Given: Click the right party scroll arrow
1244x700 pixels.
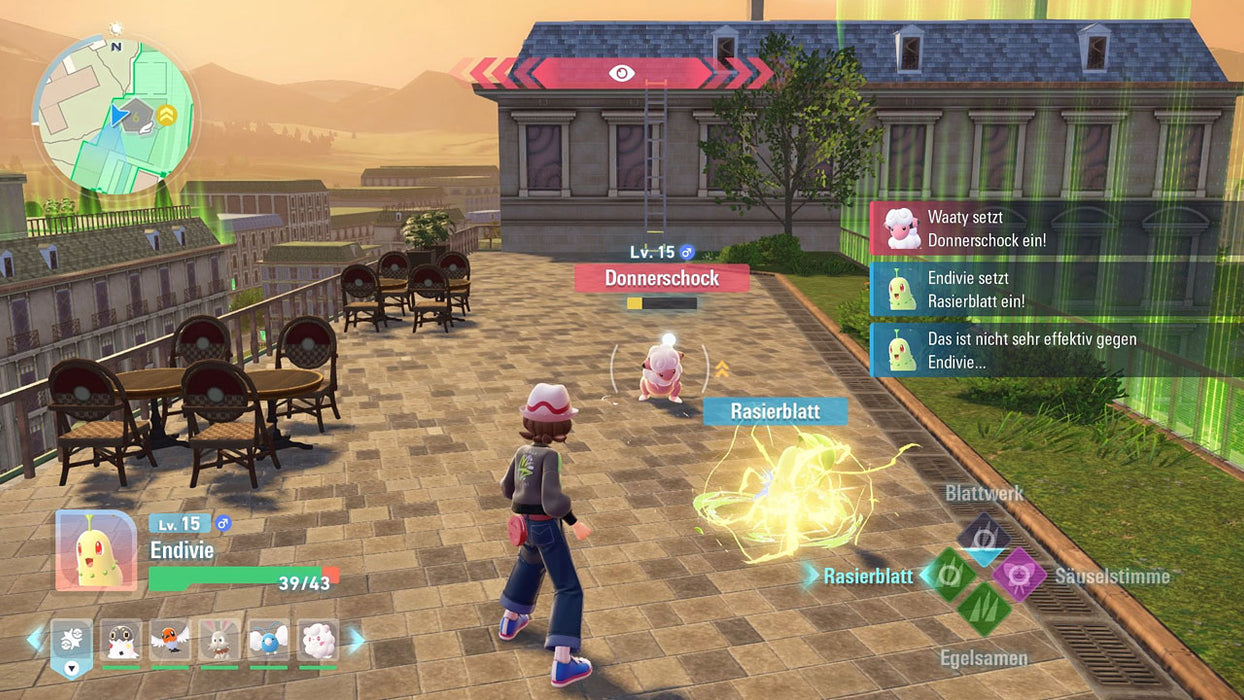Looking at the screenshot, I should click(356, 639).
